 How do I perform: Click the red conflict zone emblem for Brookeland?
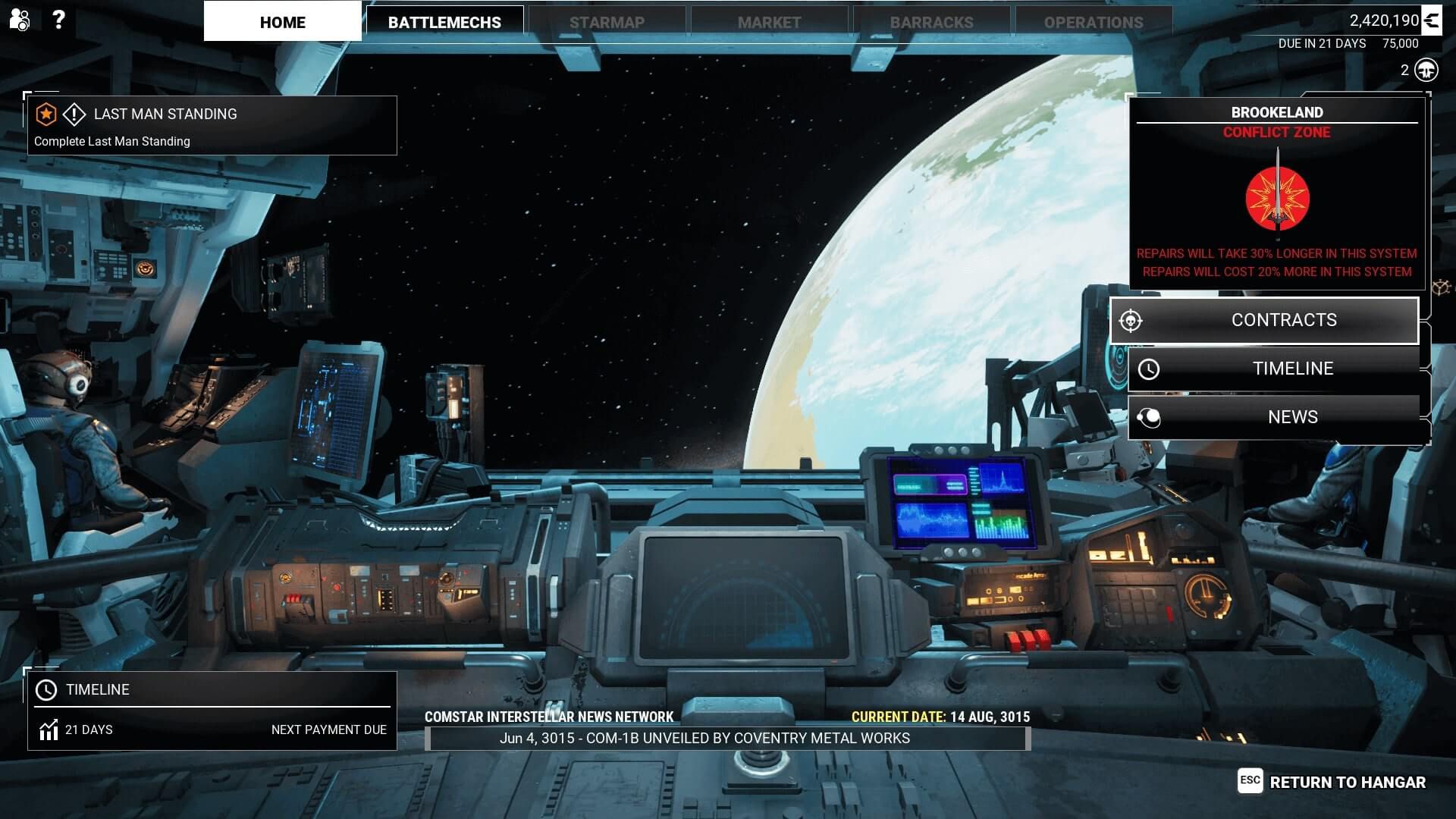tap(1276, 197)
